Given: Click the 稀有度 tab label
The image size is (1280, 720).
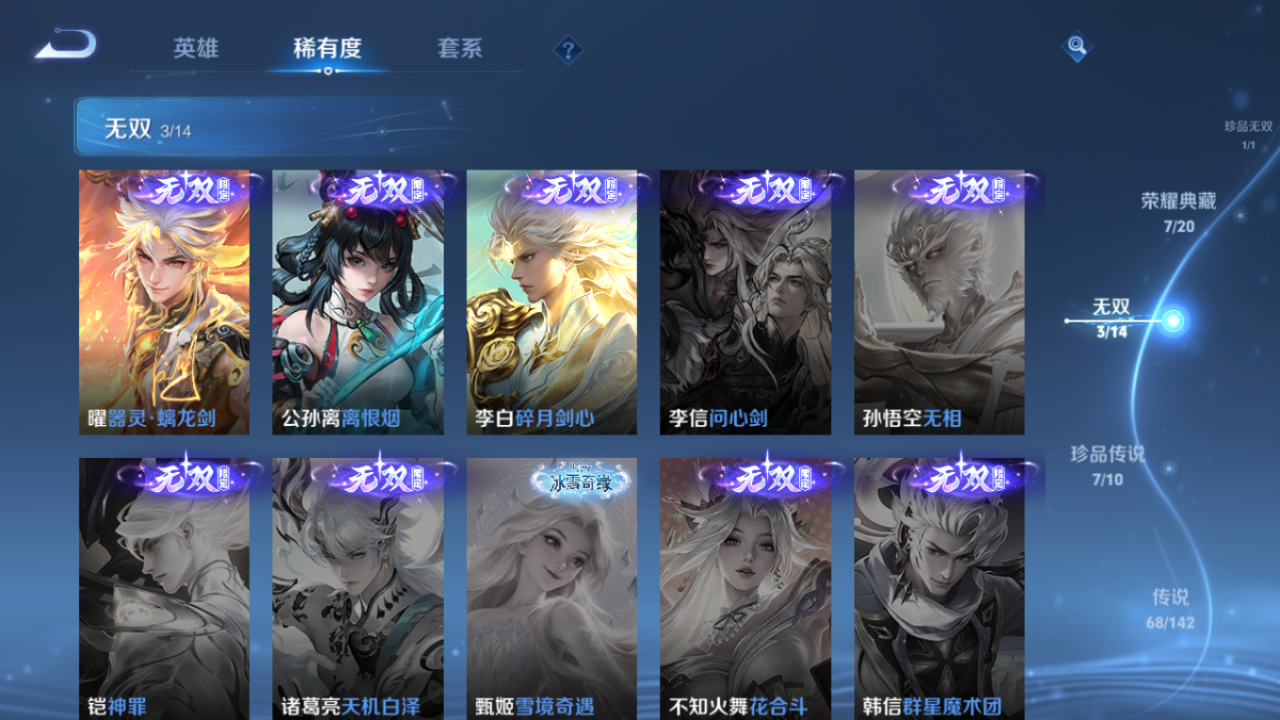Looking at the screenshot, I should (328, 46).
